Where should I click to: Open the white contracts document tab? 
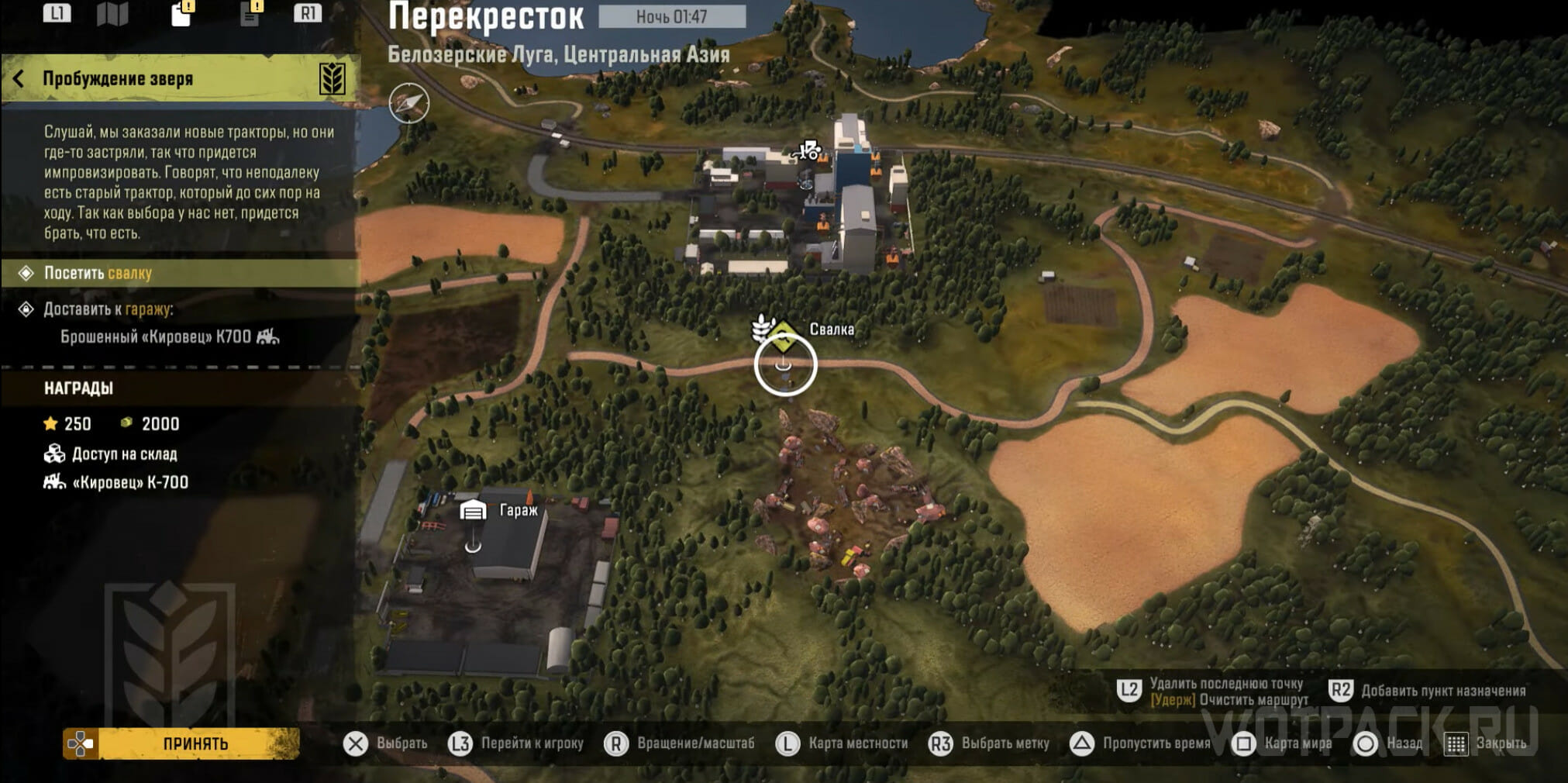[181, 14]
